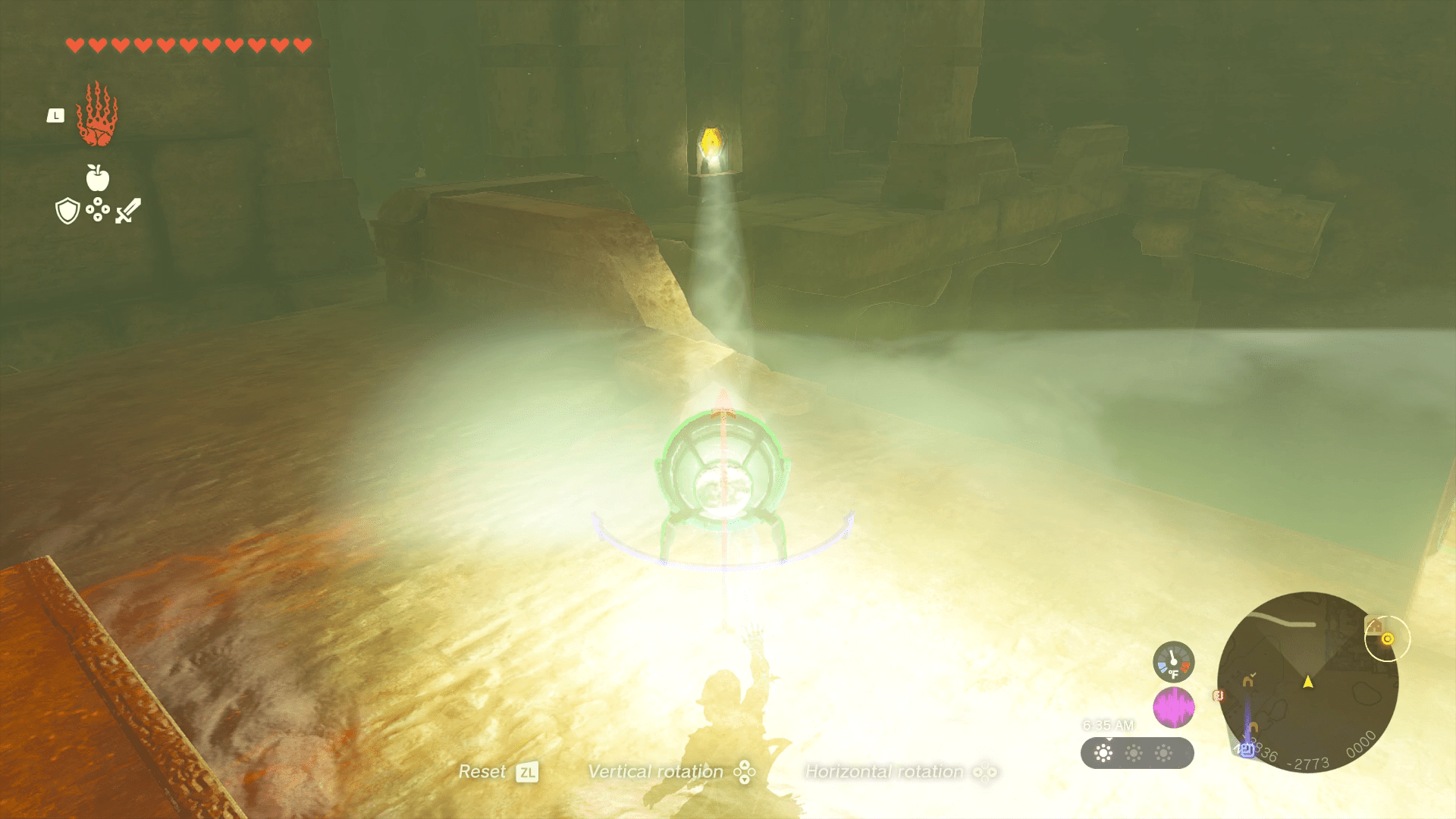Viewport: 1456px width, 819px height.
Task: Select the Ultrahand ability icon
Action: 97,115
